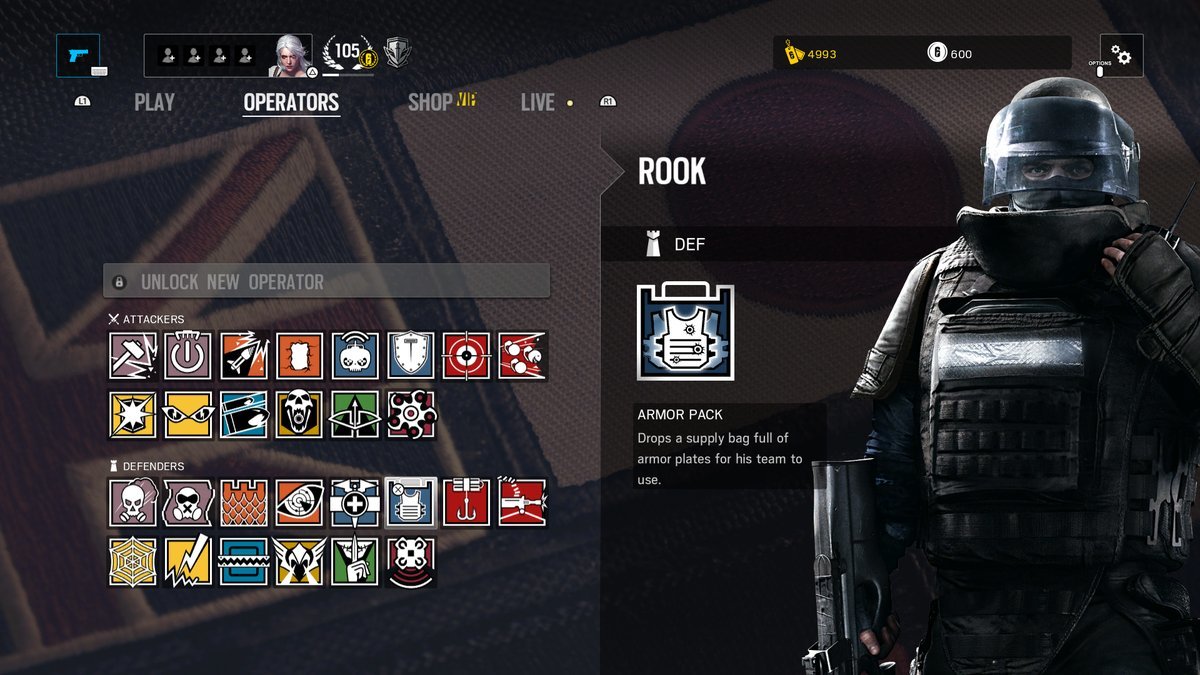
Task: Pick Blackbeard's bearded skull icon
Action: click(x=300, y=414)
